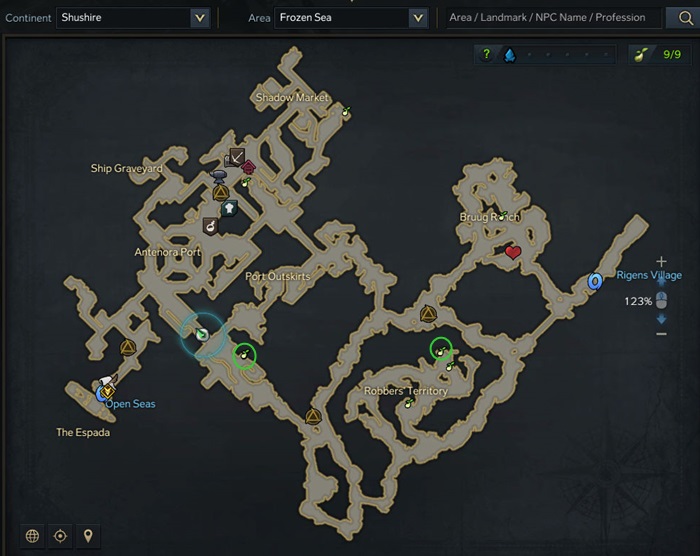This screenshot has height=556, width=700.
Task: Select the Rigens Village portal marker
Action: click(595, 282)
